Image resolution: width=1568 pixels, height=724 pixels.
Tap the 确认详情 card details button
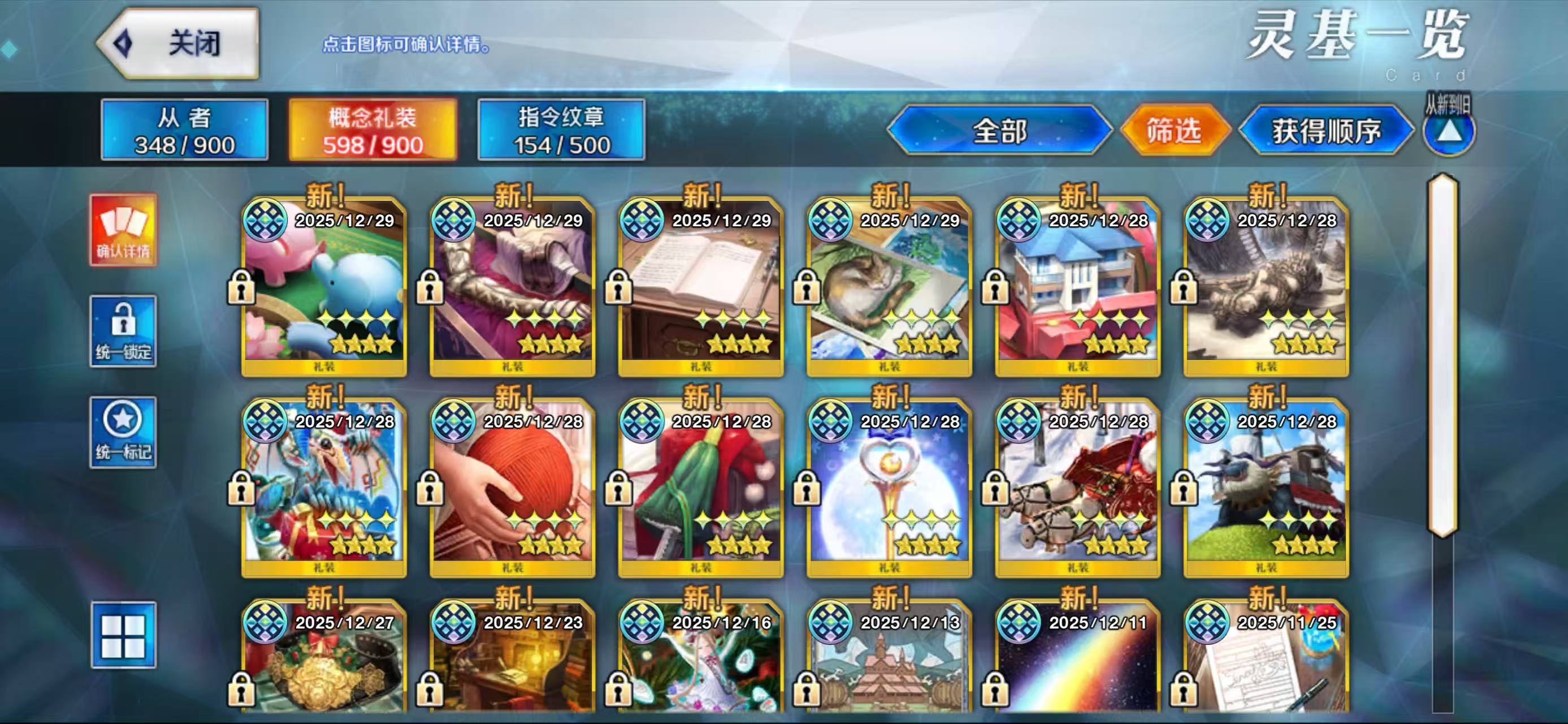point(124,230)
